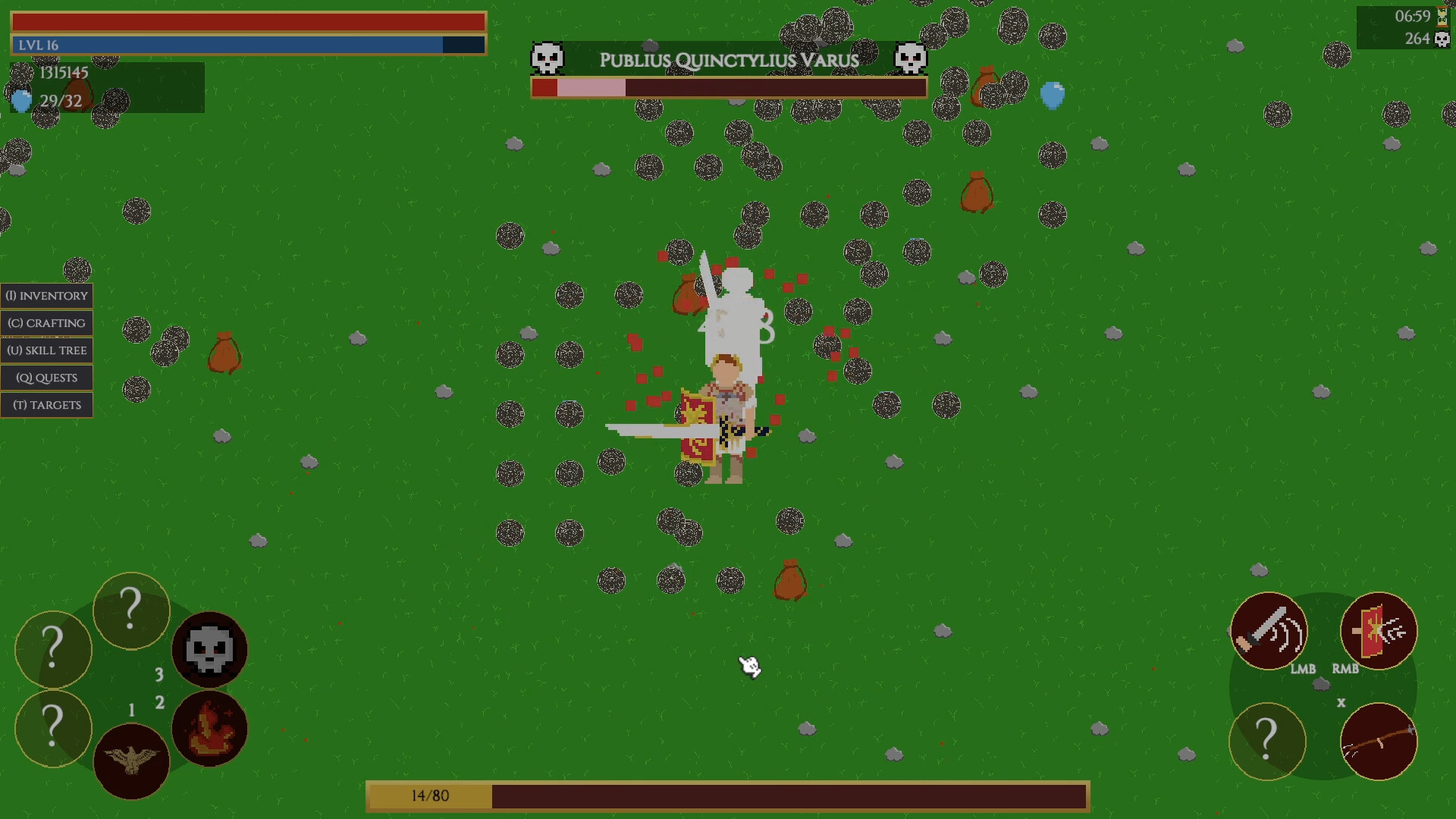This screenshot has width=1456, height=819.
Task: Open the (I) Inventory panel
Action: coord(46,295)
